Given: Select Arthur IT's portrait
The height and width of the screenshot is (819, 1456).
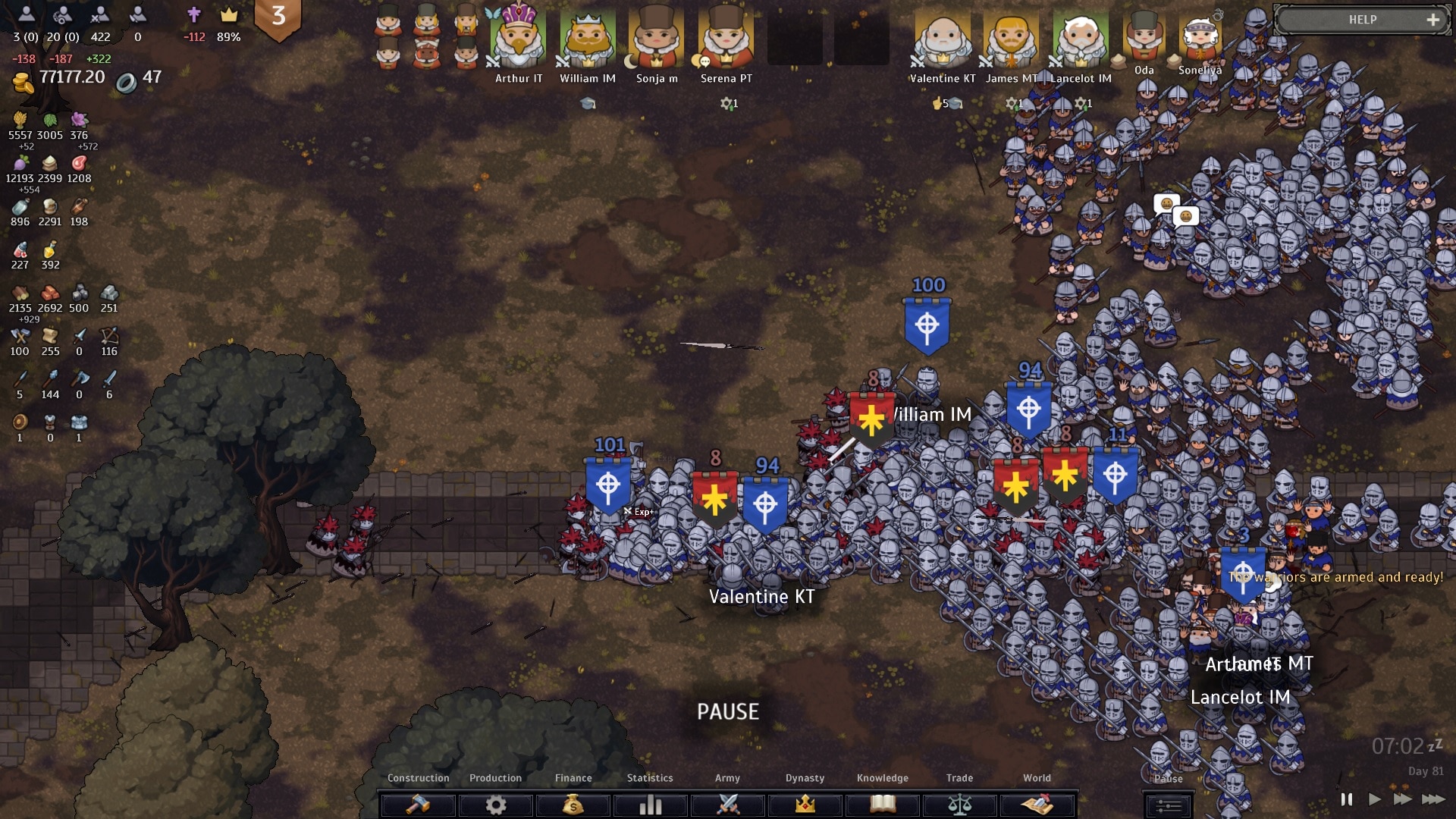Looking at the screenshot, I should click(519, 39).
